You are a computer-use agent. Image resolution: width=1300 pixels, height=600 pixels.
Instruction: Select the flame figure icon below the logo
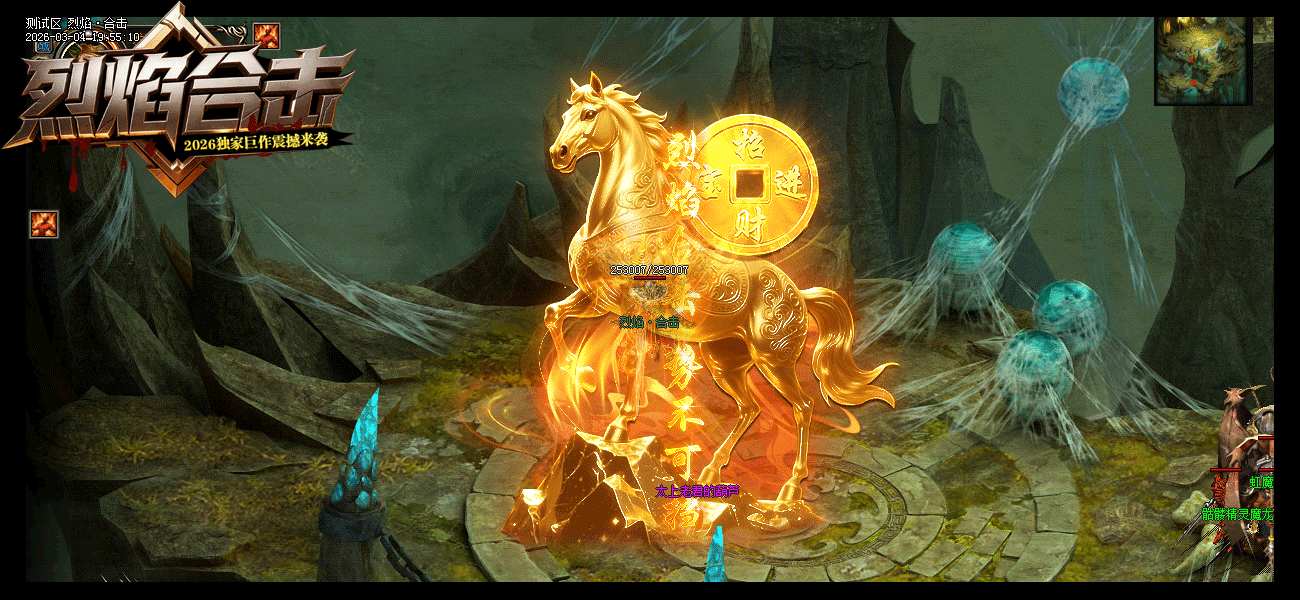coord(44,224)
